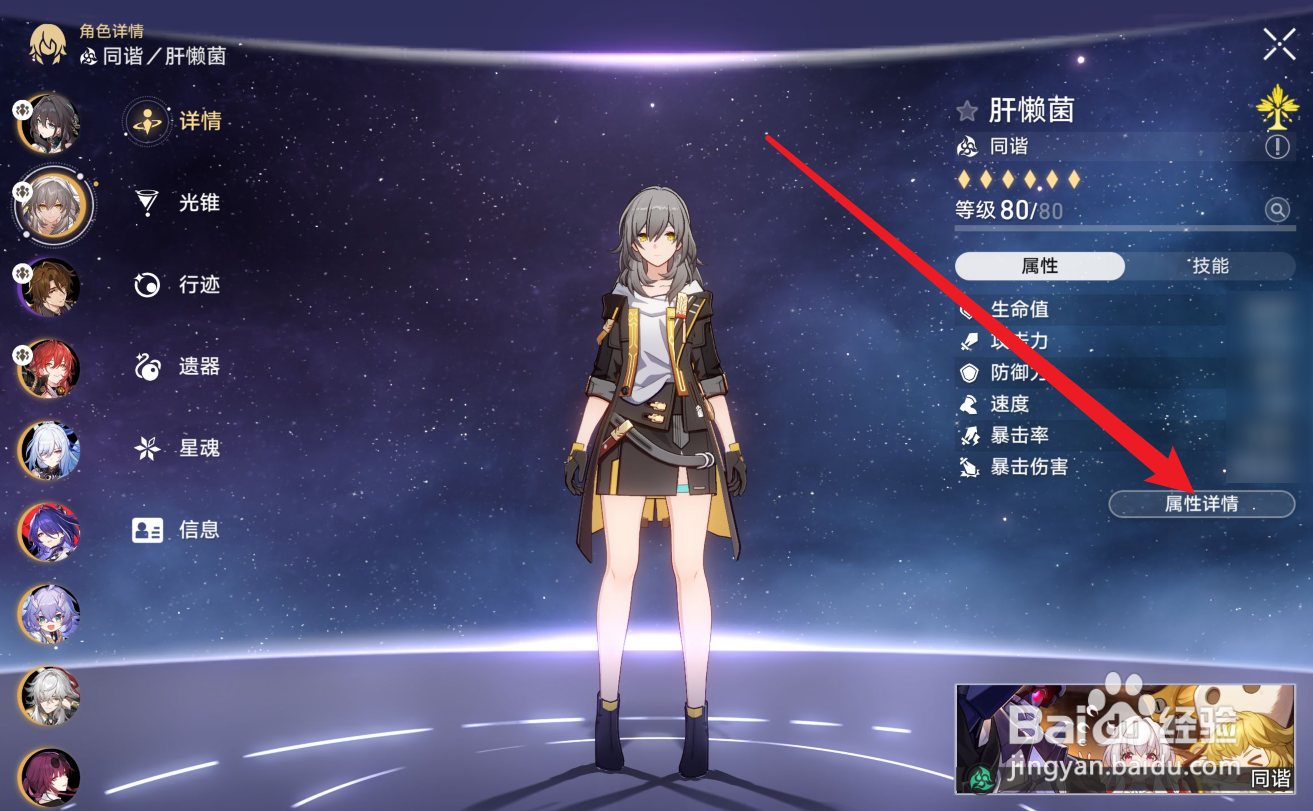Switch to the 技能 tab

(1211, 266)
